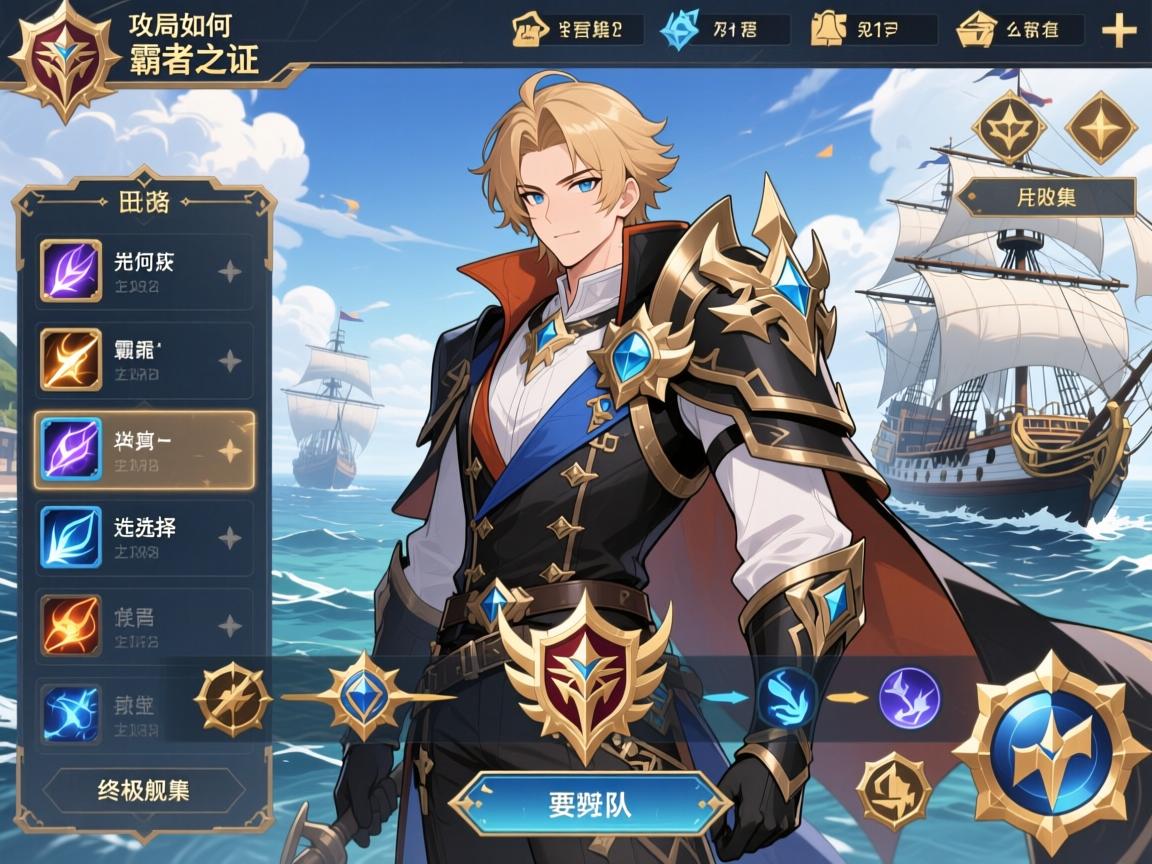This screenshot has height=864, width=1152.
Task: Click the blue banner button below the character
Action: click(x=590, y=803)
